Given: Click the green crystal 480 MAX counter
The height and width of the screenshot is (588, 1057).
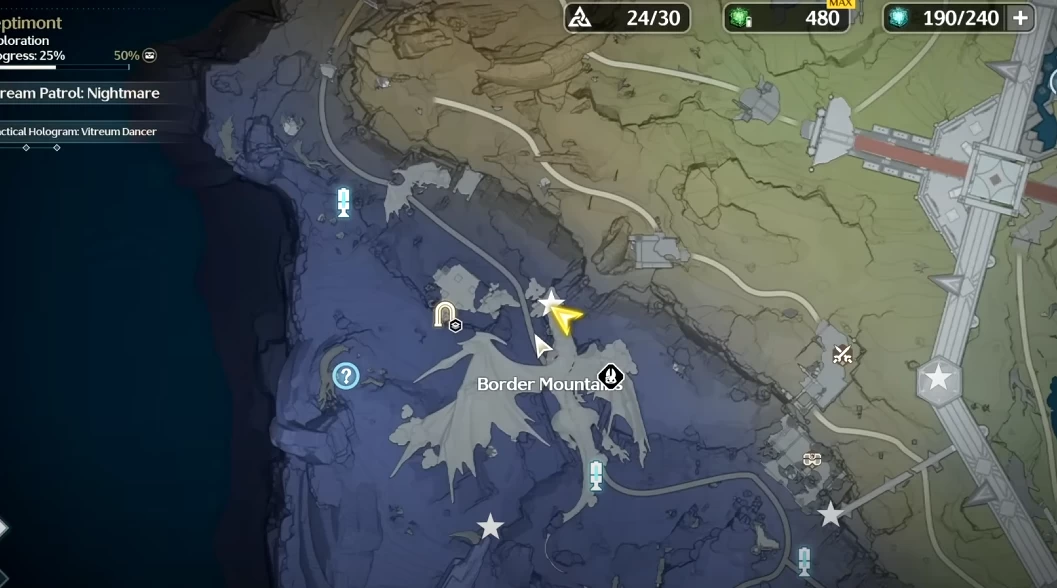Looking at the screenshot, I should (787, 18).
